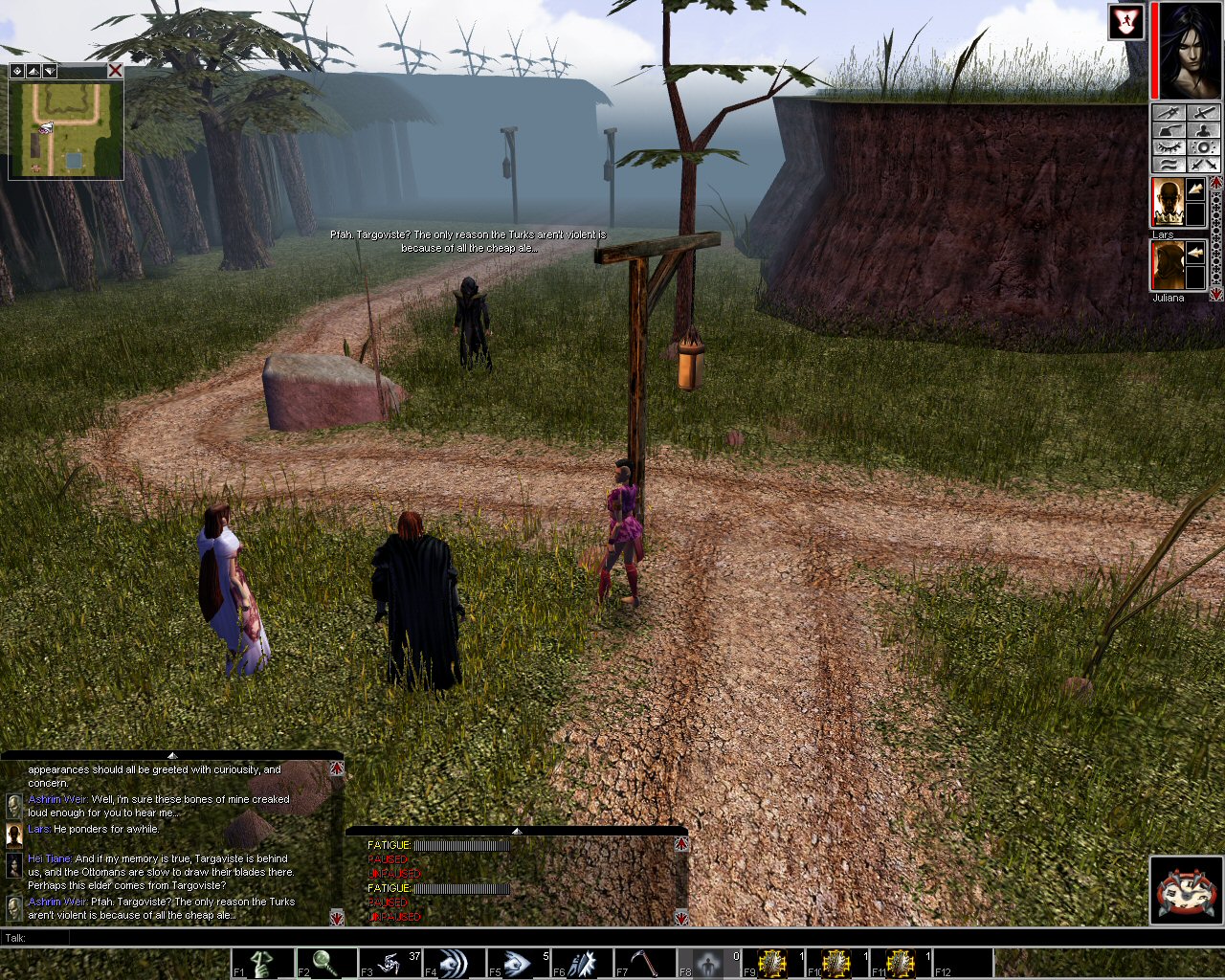Click the crossed swords icon in the panel grid
1225x980 pixels.
(1205, 165)
